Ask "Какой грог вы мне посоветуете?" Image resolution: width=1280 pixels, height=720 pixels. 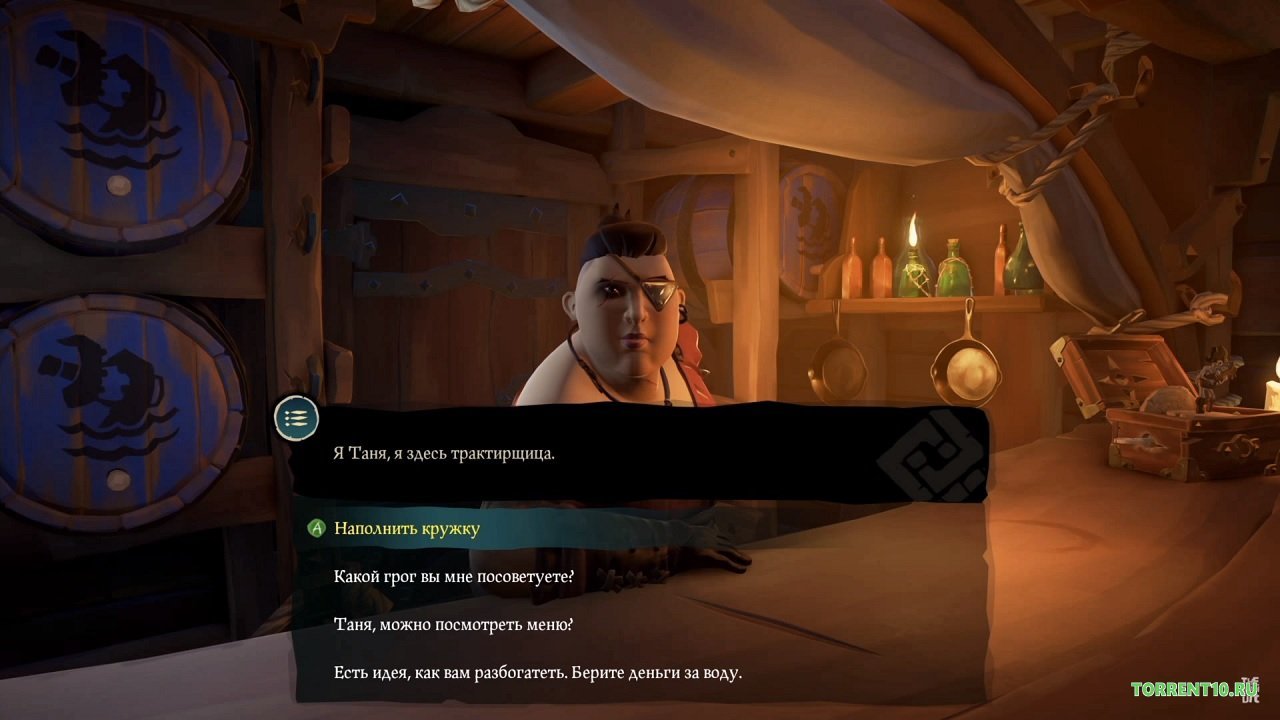[455, 575]
